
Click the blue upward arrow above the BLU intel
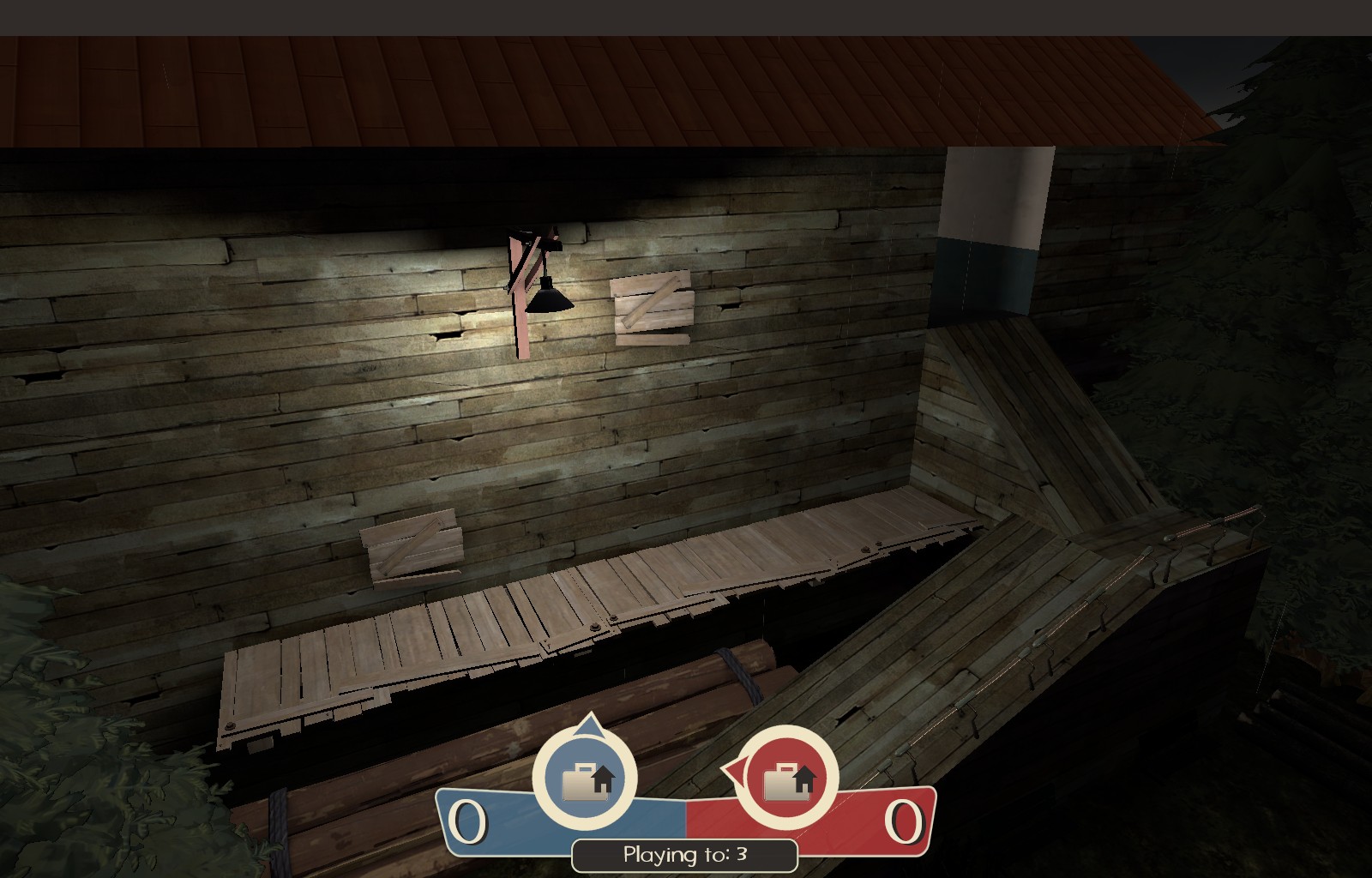tap(588, 725)
